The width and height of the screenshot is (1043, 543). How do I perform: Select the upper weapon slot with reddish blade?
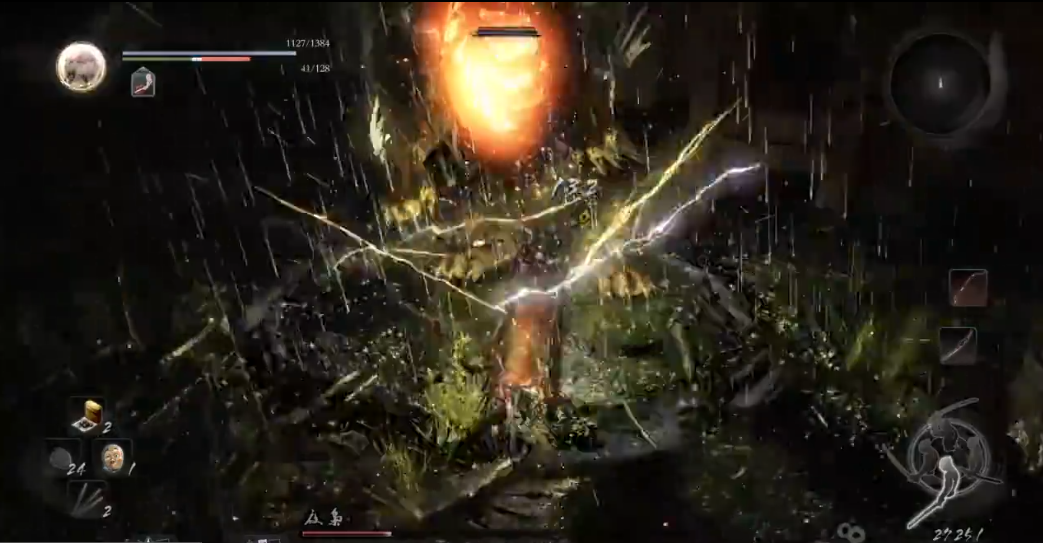967,288
